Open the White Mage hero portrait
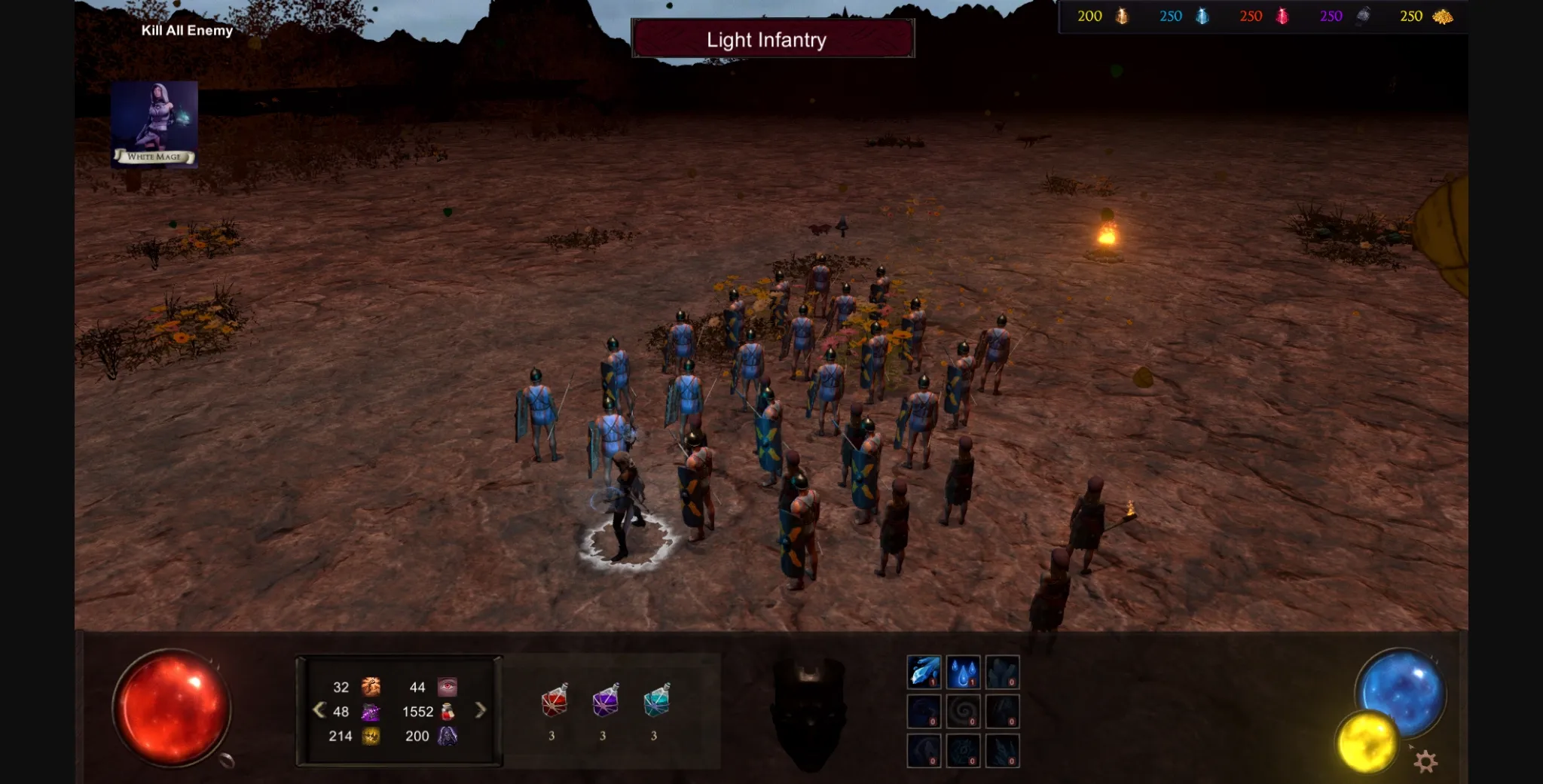The image size is (1543, 784). point(155,123)
